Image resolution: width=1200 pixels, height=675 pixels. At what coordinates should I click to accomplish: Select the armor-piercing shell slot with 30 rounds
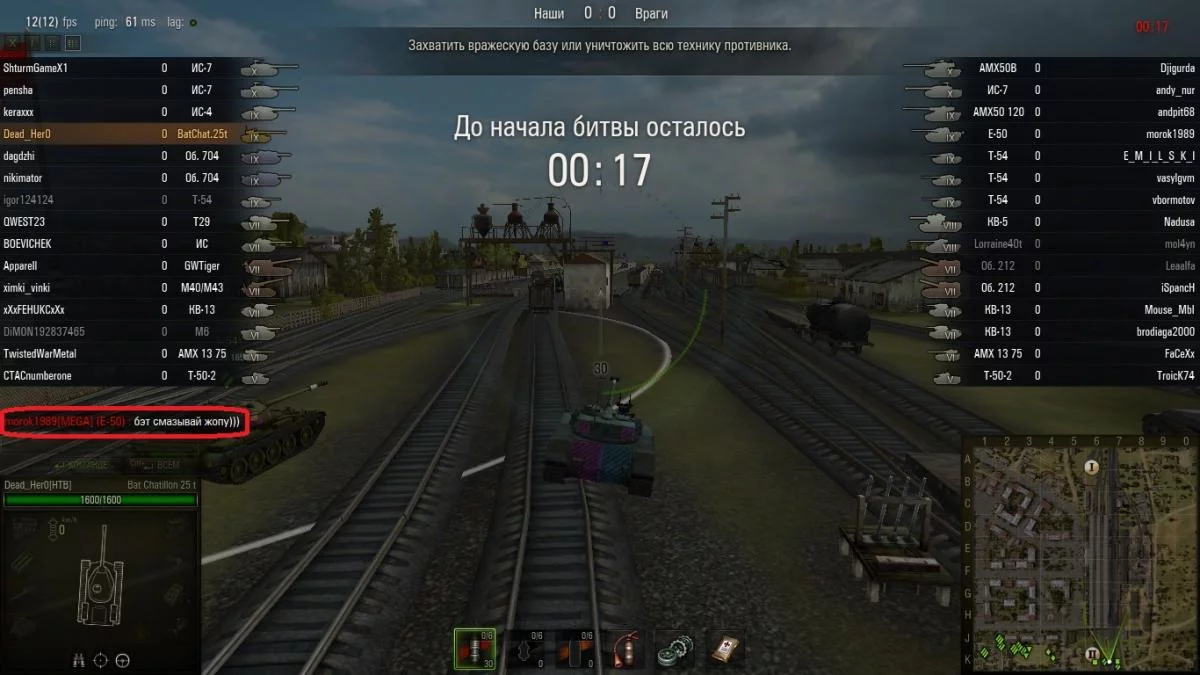pyautogui.click(x=474, y=648)
